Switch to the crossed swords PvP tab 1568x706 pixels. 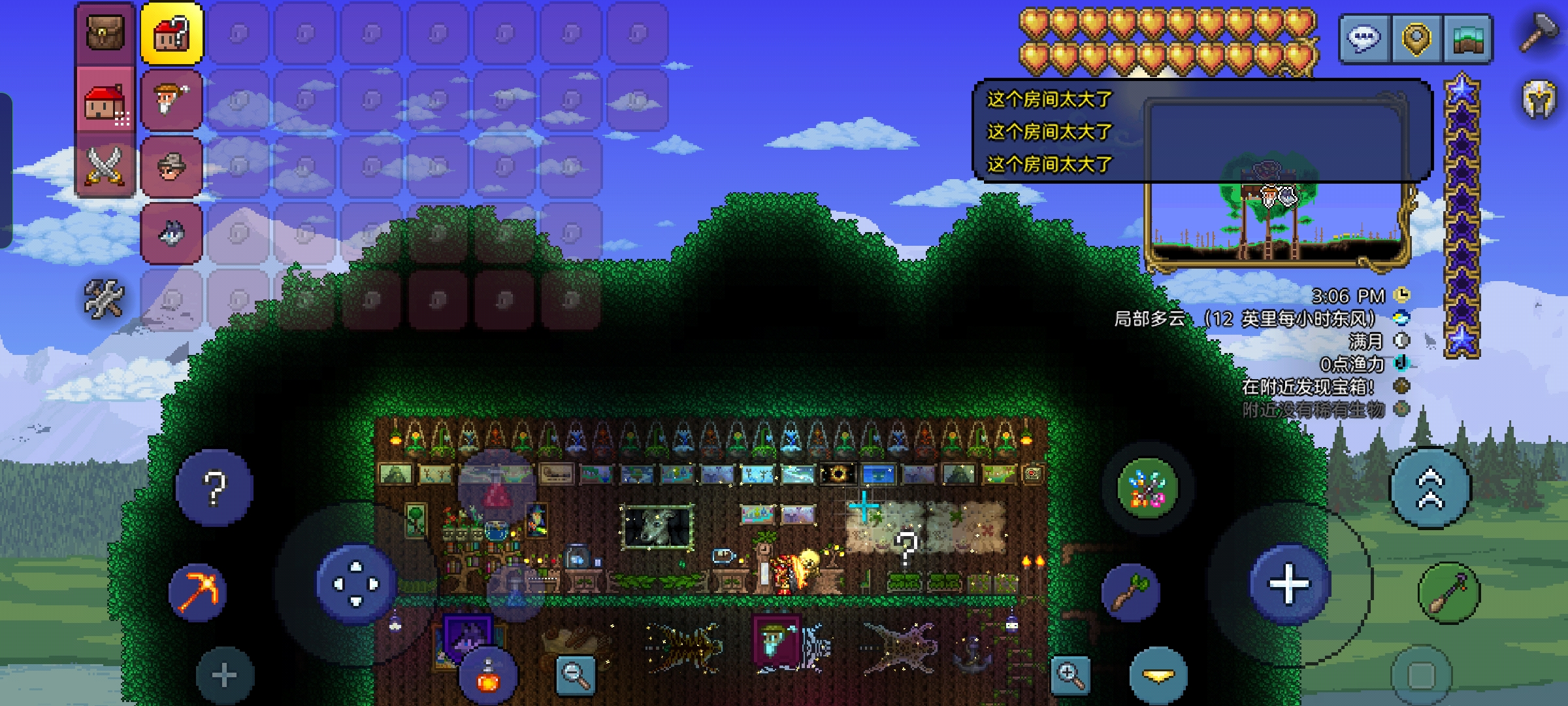tap(105, 165)
